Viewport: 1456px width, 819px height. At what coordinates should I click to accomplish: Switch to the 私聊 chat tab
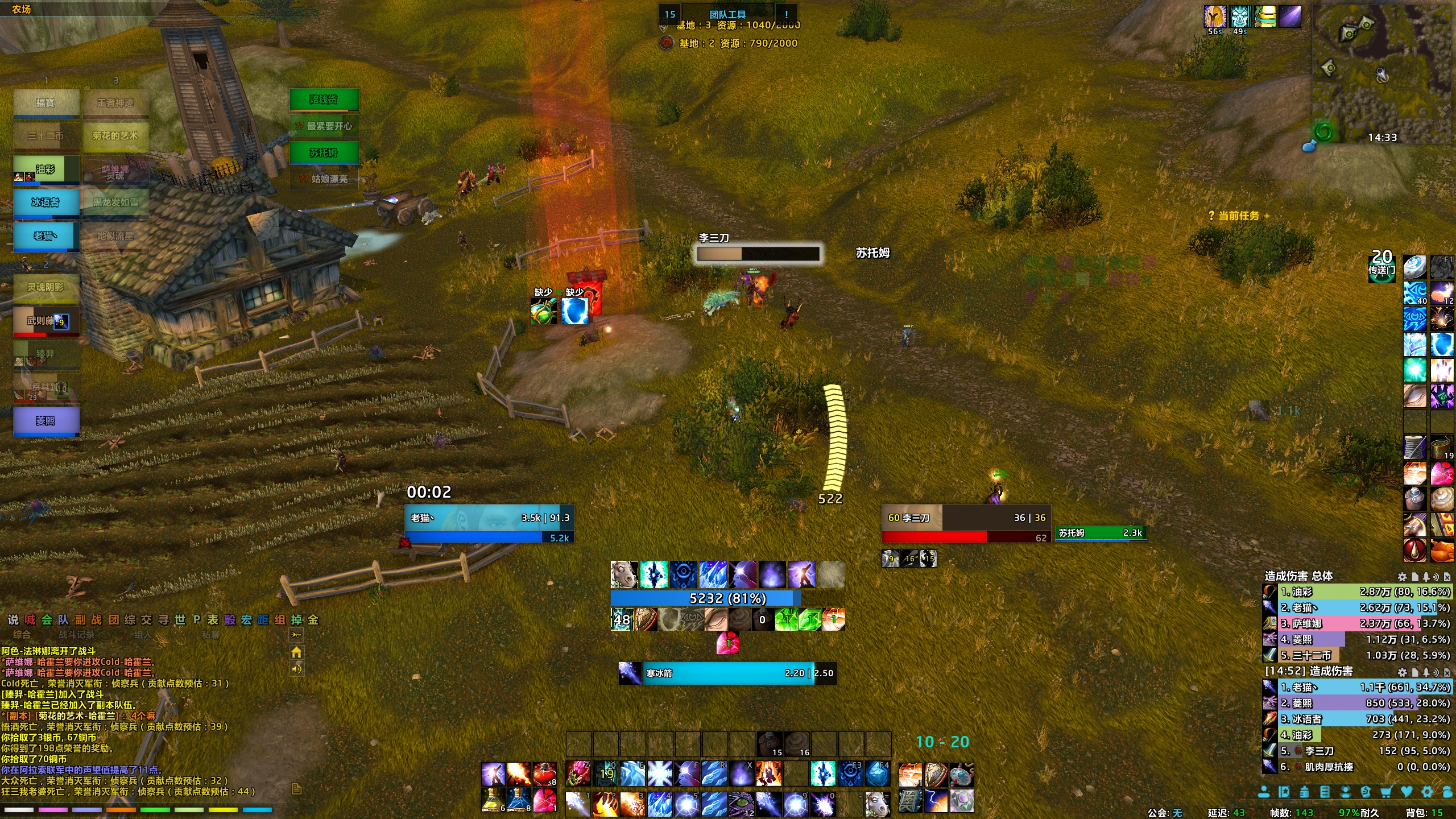(210, 634)
